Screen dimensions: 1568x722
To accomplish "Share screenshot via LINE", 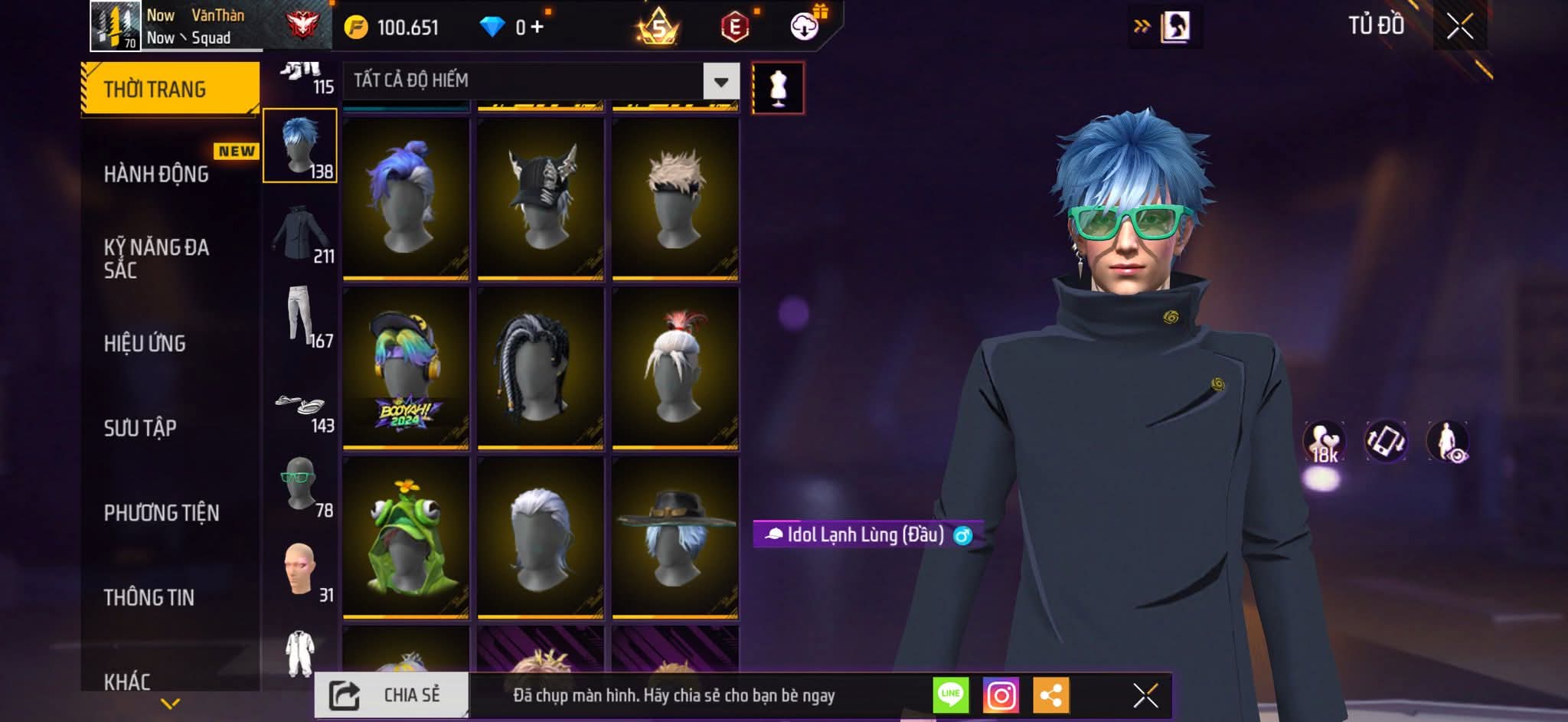I will (x=951, y=695).
